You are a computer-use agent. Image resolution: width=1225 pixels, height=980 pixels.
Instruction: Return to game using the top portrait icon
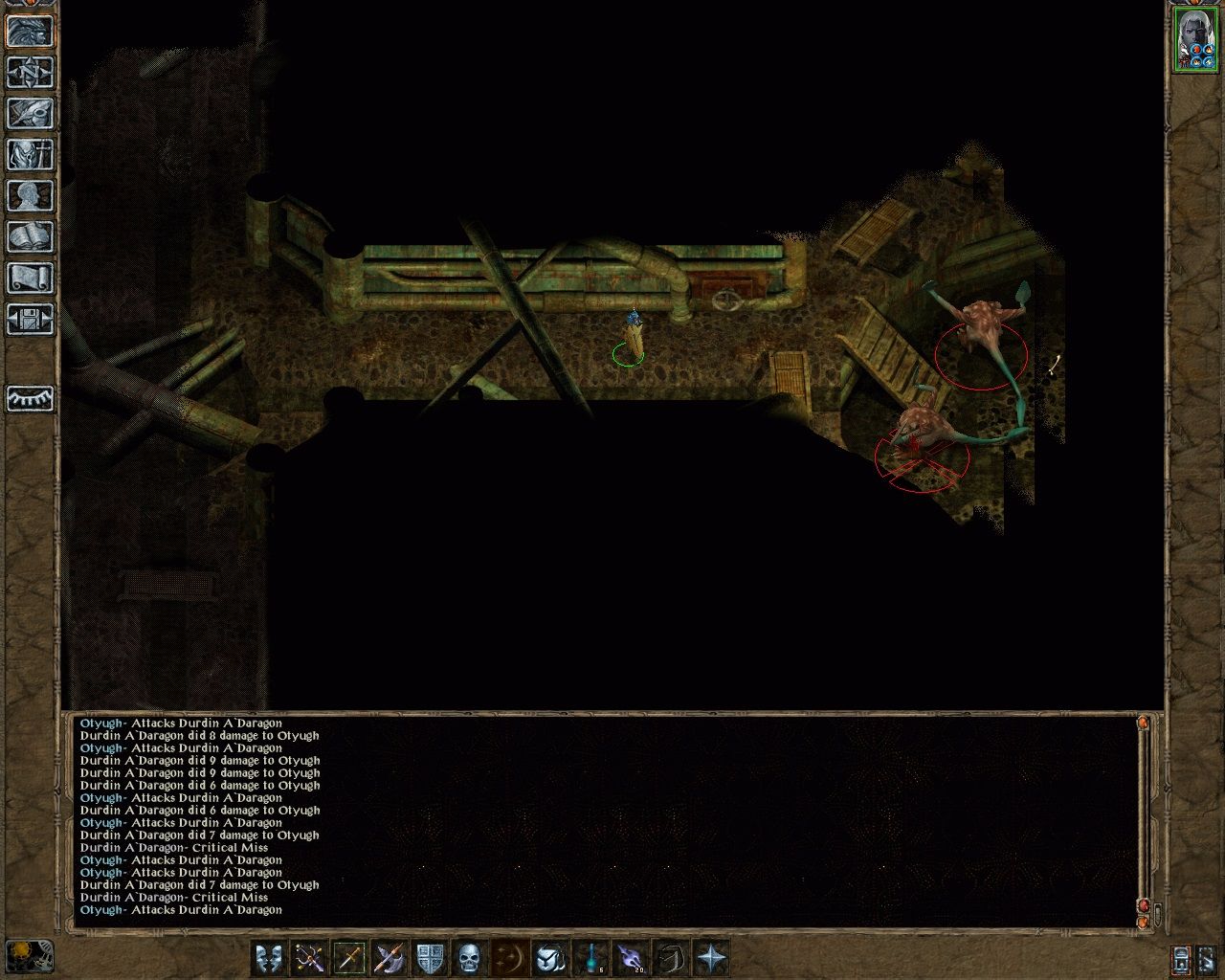click(29, 33)
